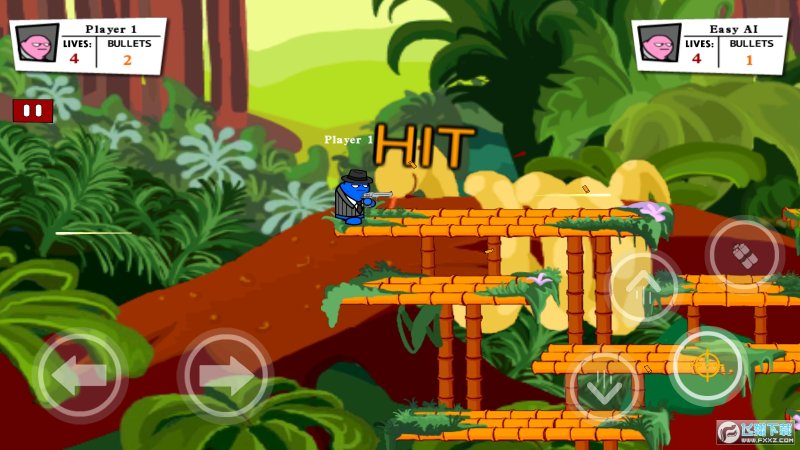
Task: Throw a grenade with the grenade button
Action: [x=742, y=254]
